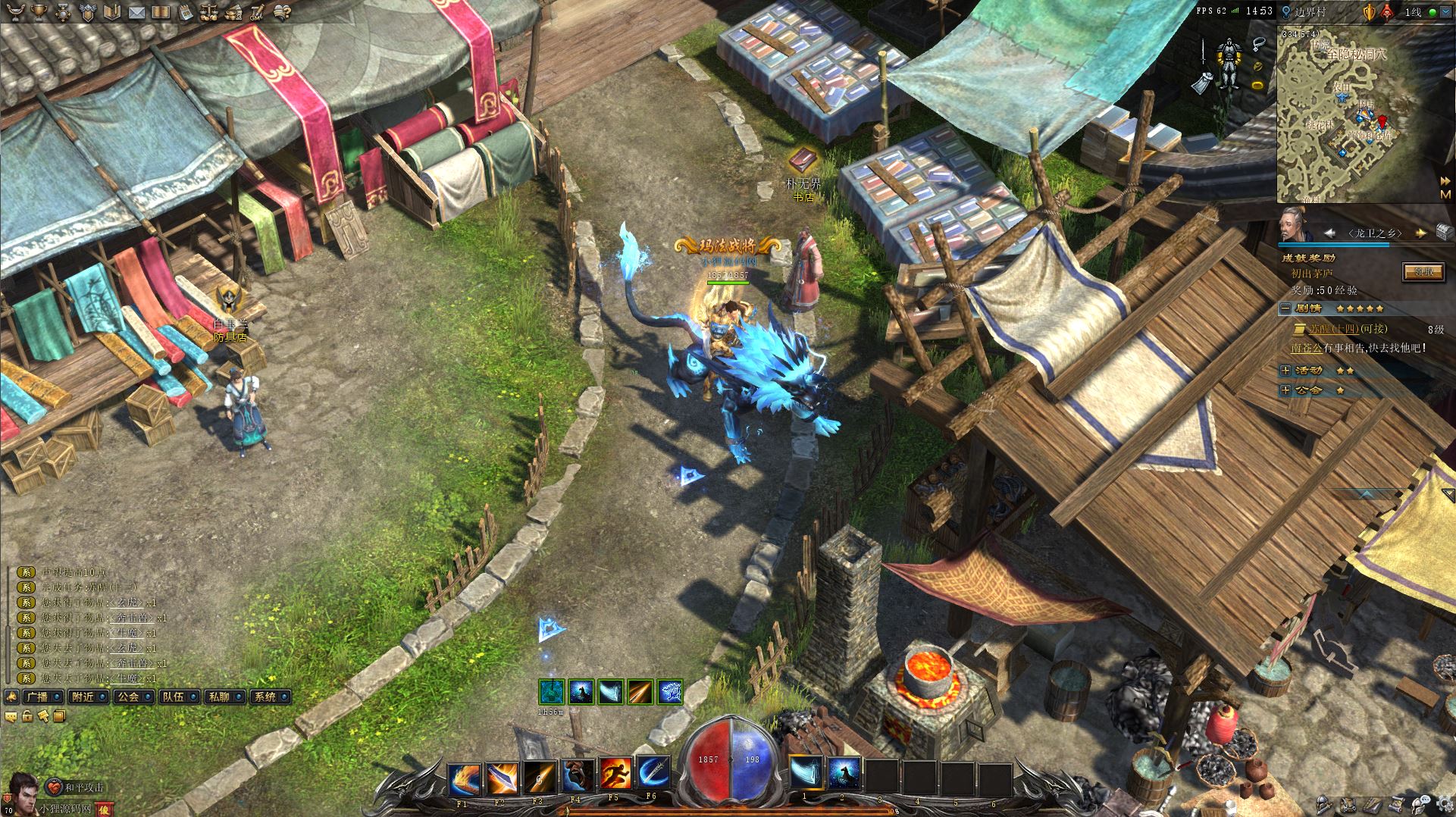Image resolution: width=1456 pixels, height=817 pixels.
Task: Activate the flaming sword F1 skill
Action: pos(463,776)
